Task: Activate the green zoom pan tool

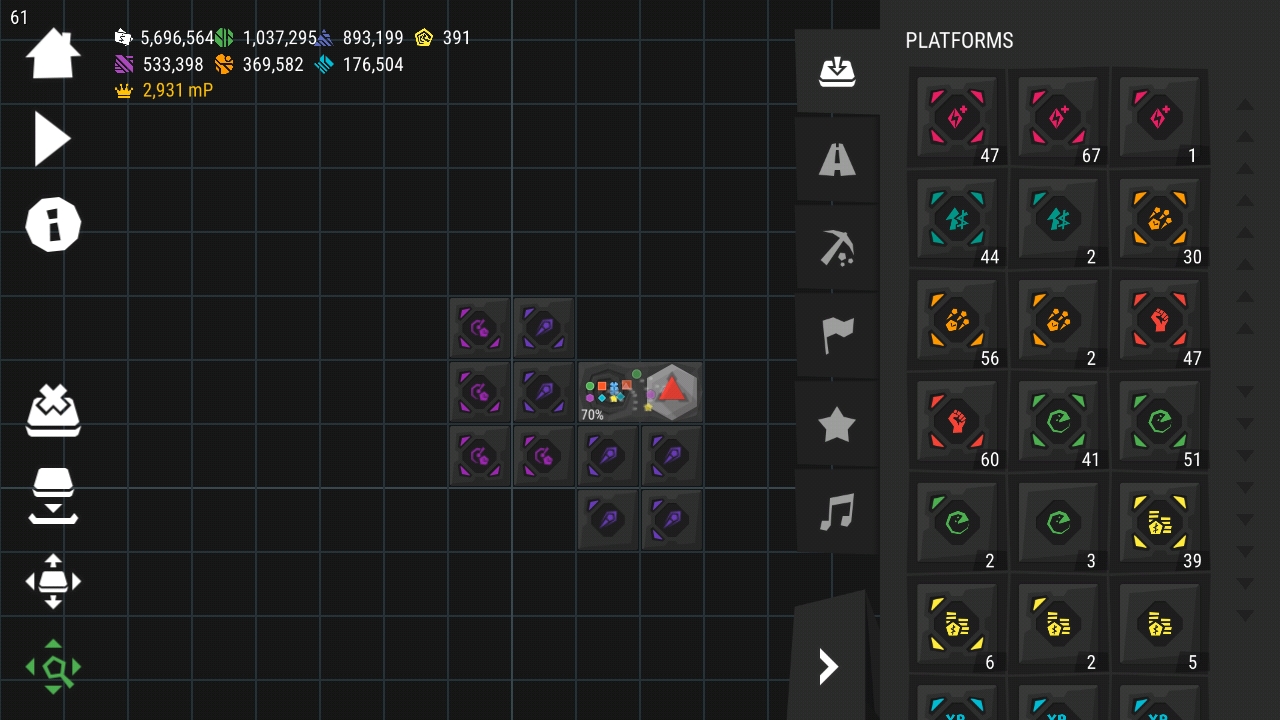Action: pyautogui.click(x=53, y=666)
